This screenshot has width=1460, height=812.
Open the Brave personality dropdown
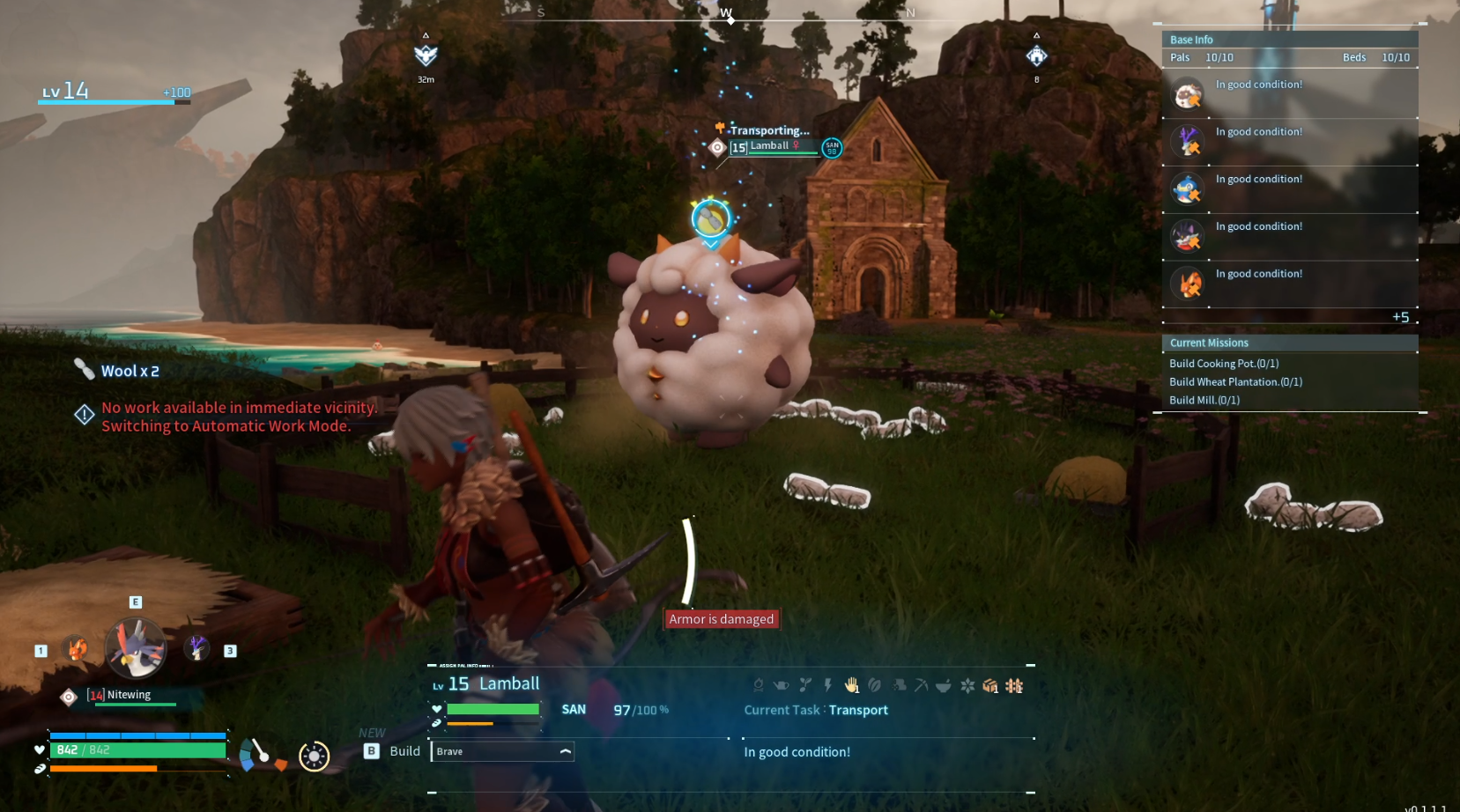[501, 751]
